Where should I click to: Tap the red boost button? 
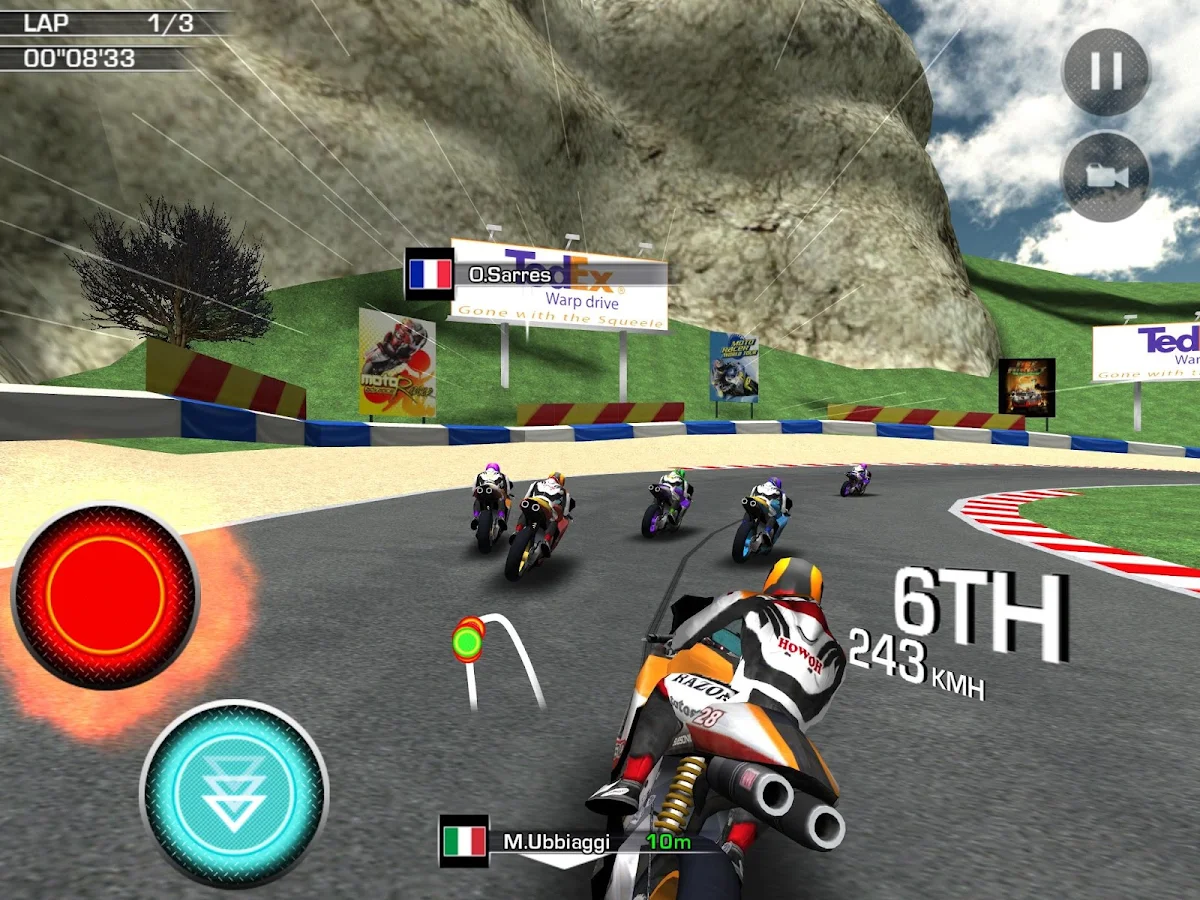pos(105,596)
